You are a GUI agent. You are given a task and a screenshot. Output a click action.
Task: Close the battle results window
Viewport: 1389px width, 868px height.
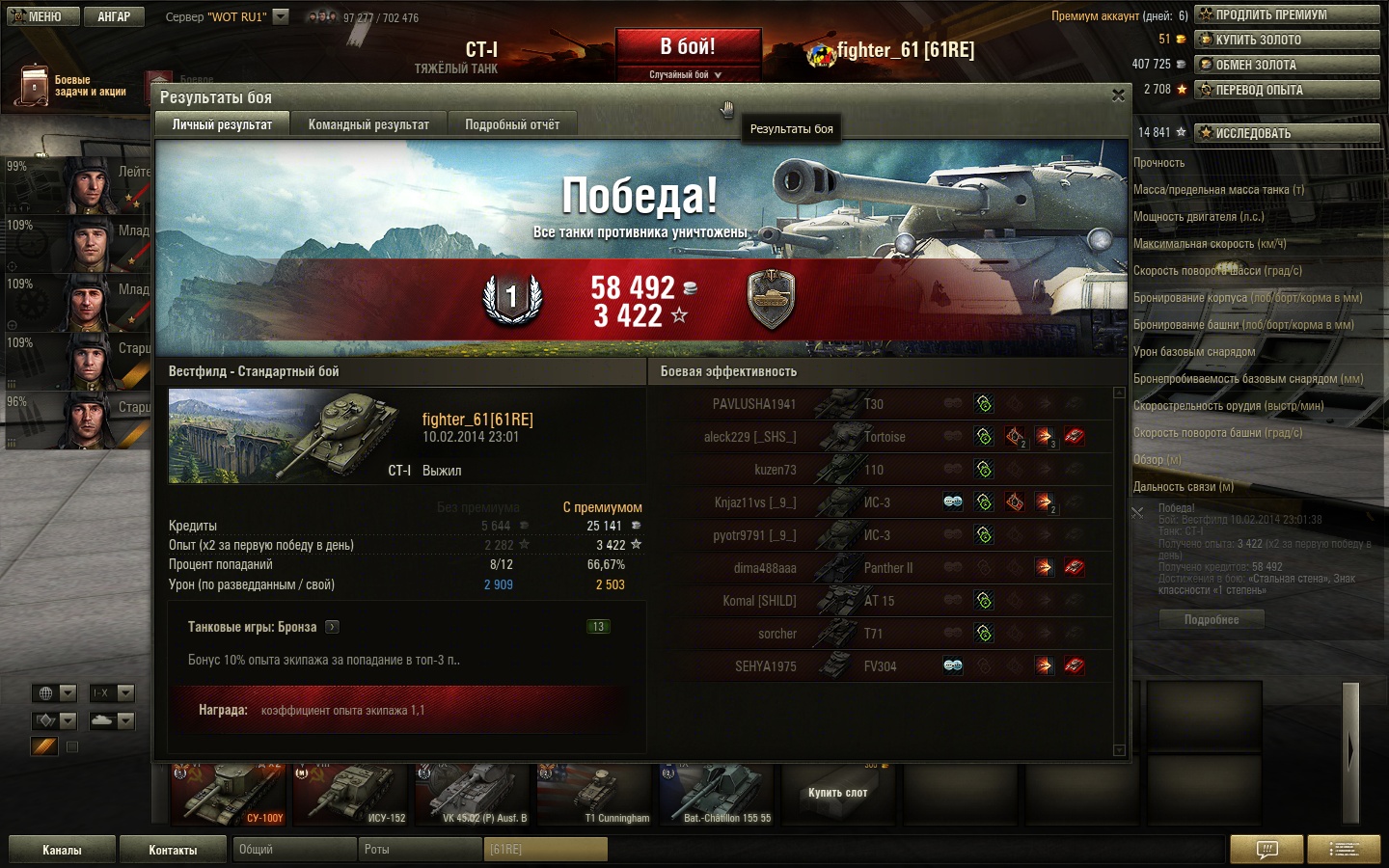tap(1118, 95)
